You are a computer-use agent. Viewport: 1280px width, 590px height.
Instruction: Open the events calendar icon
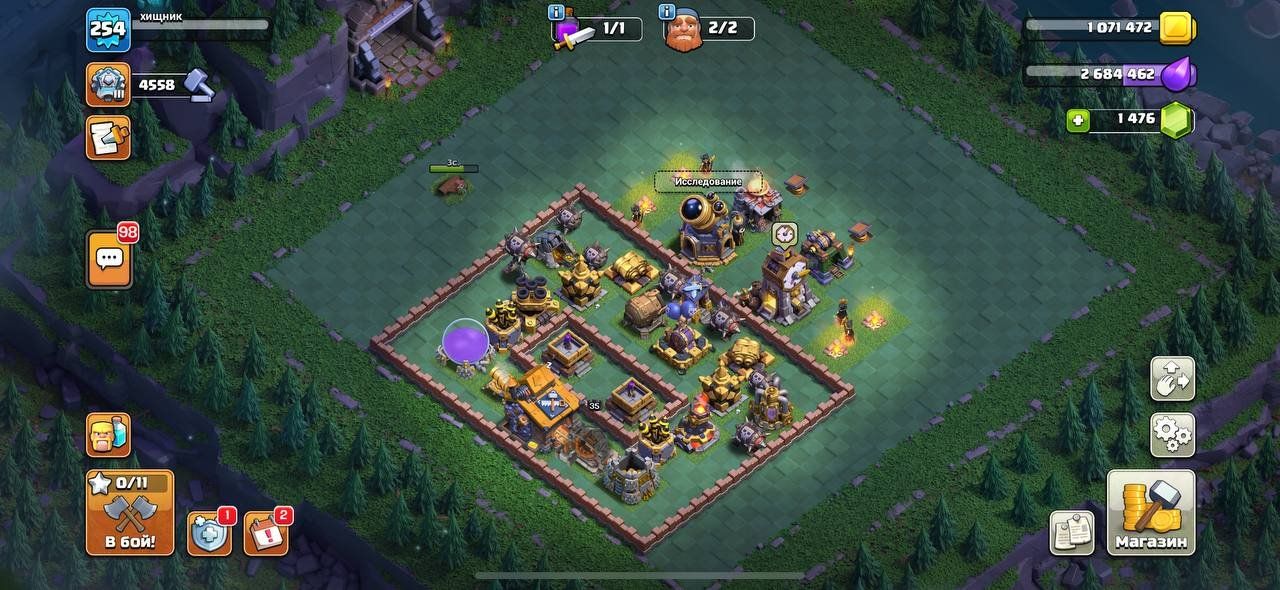point(265,534)
